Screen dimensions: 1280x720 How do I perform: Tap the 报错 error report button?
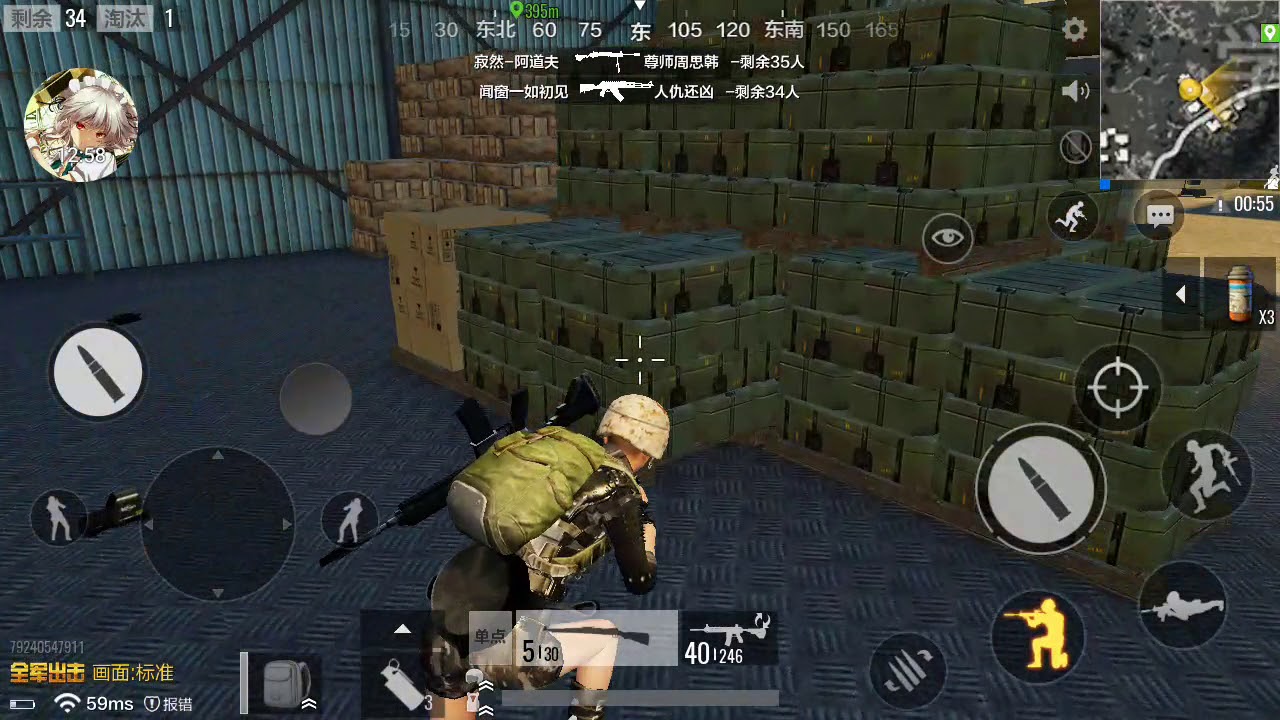172,704
